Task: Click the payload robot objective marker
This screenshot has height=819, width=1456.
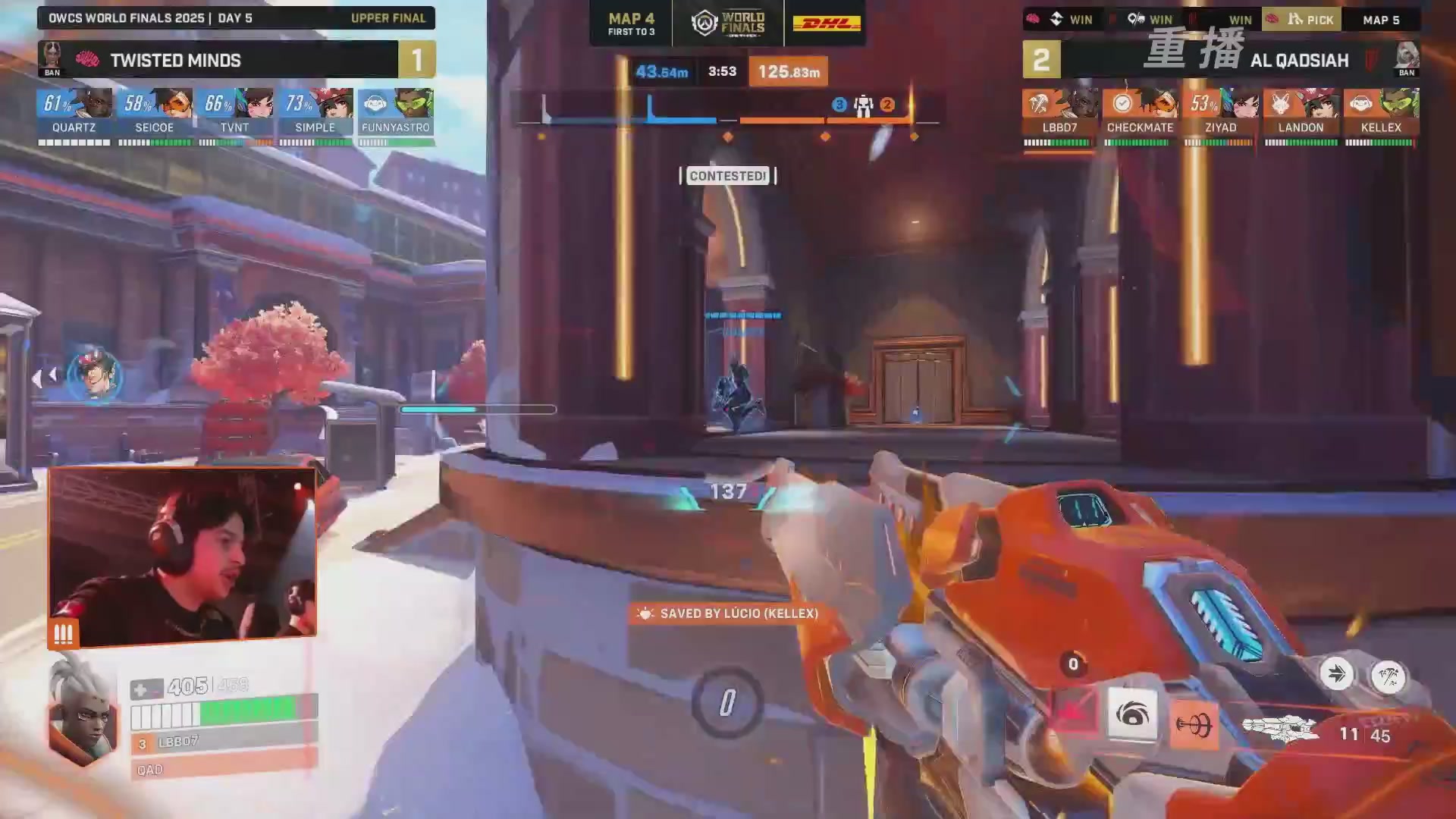Action: (863, 106)
